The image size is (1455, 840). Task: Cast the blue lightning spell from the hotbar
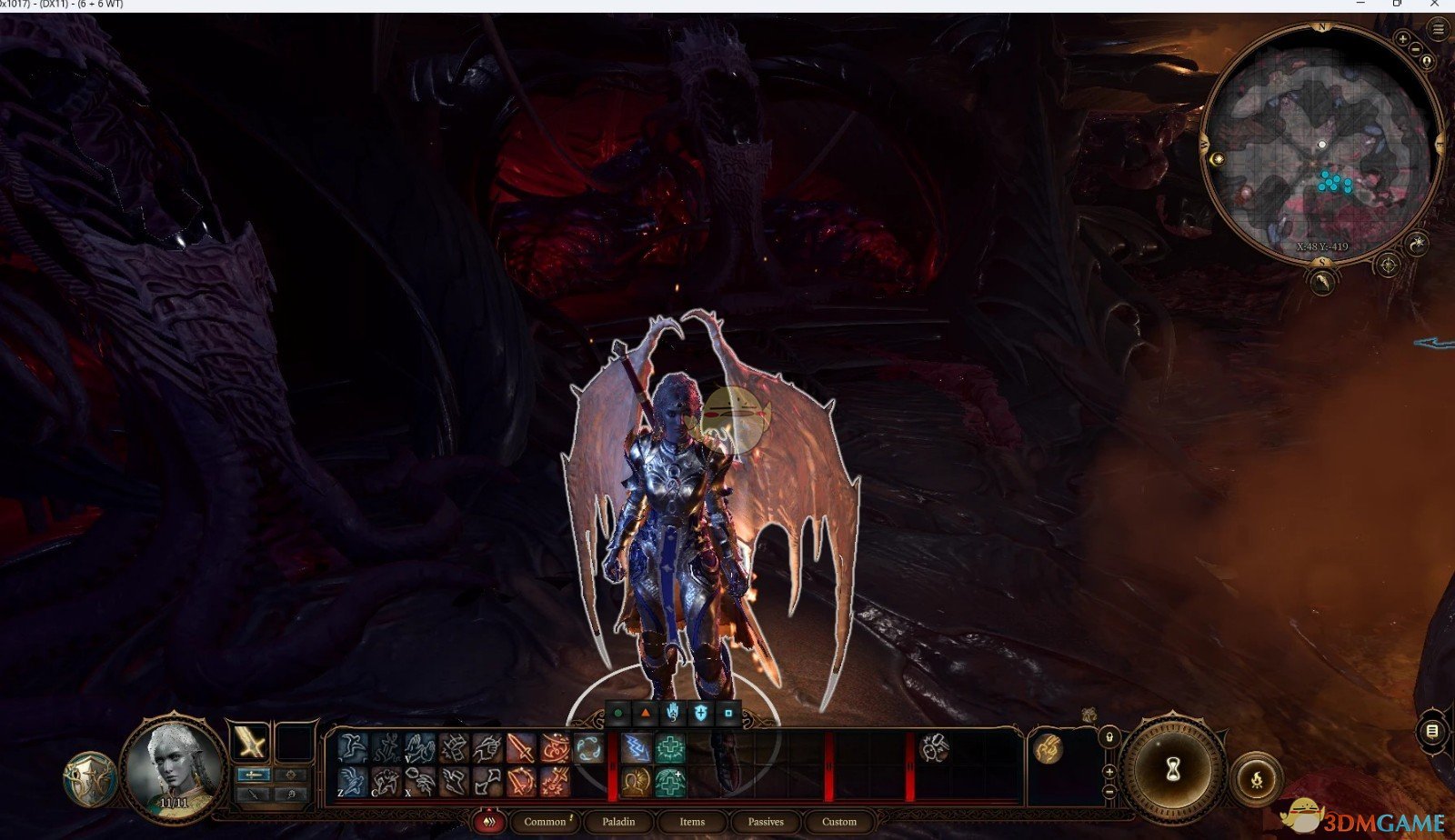(x=637, y=746)
